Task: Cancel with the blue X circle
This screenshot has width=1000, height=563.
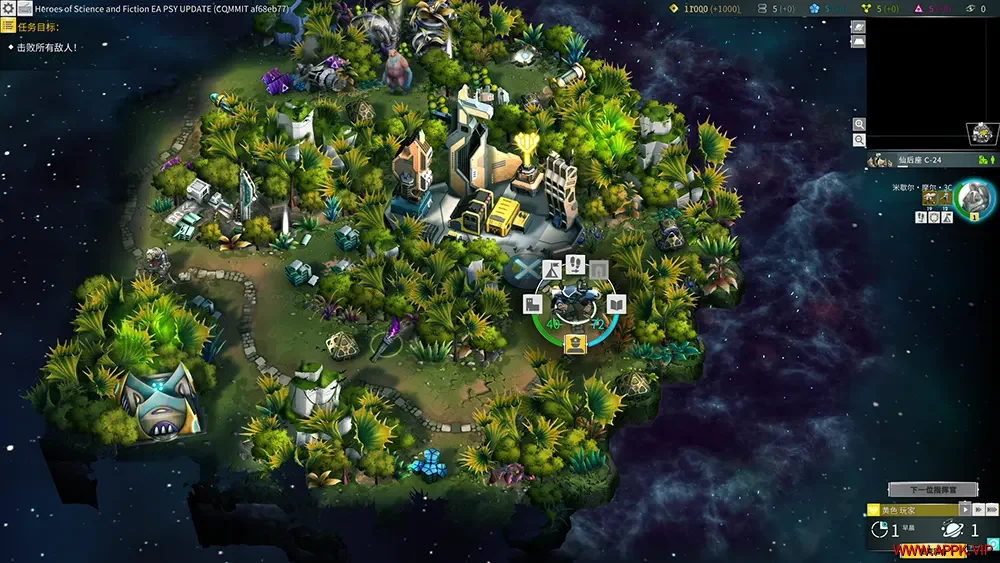Action: pos(523,269)
